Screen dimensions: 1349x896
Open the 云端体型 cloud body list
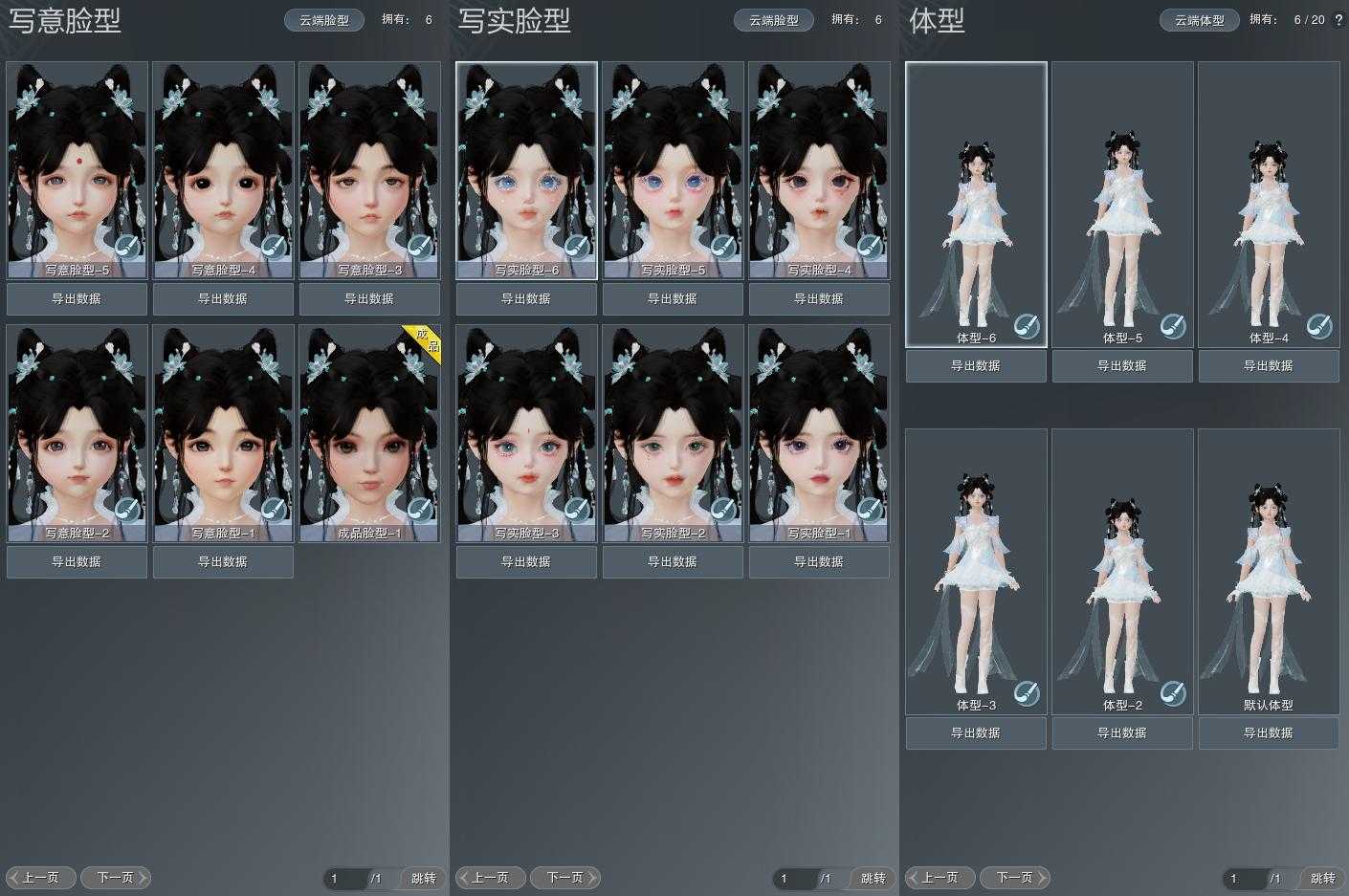coord(1200,20)
